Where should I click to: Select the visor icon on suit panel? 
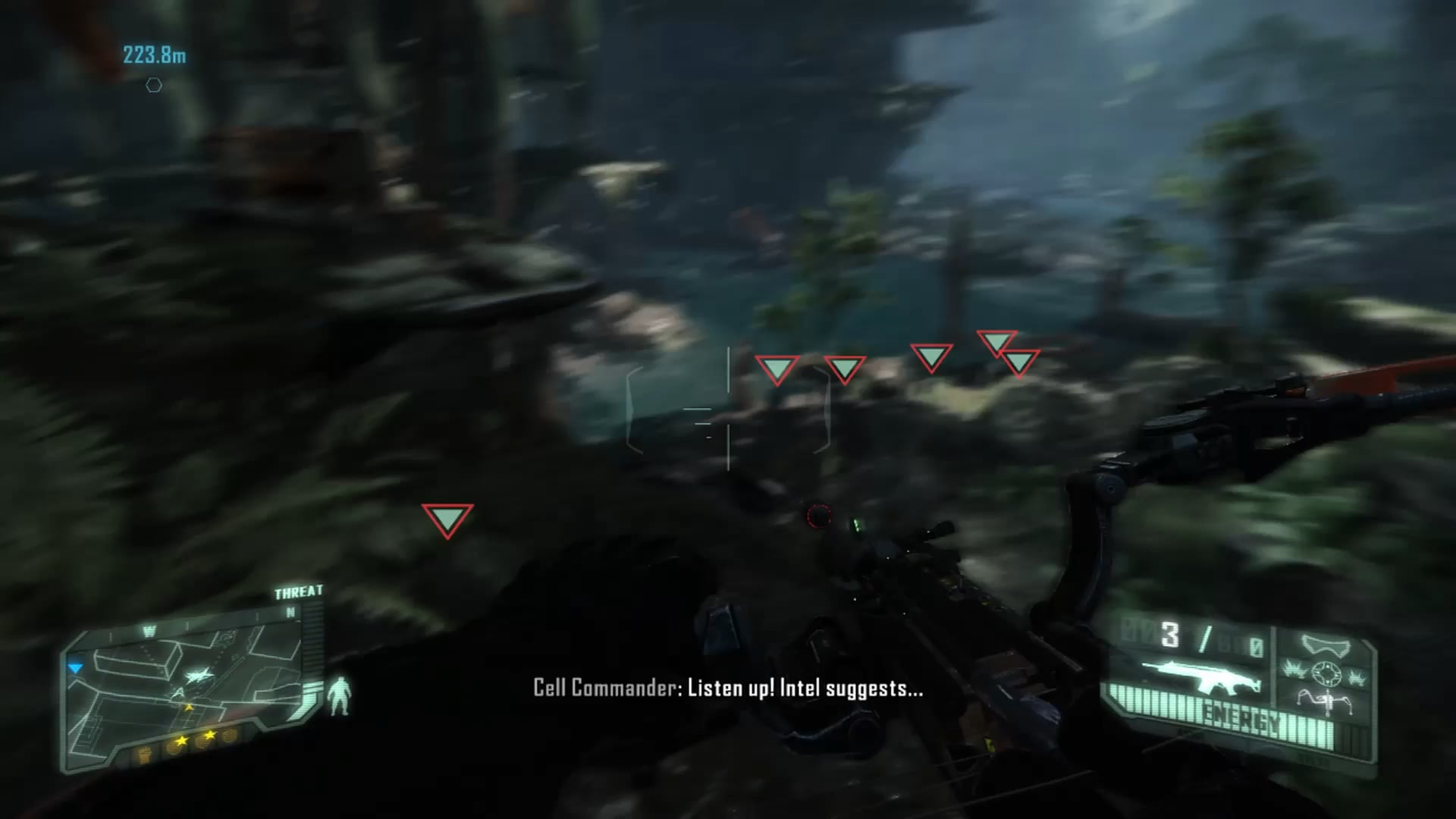[1326, 646]
